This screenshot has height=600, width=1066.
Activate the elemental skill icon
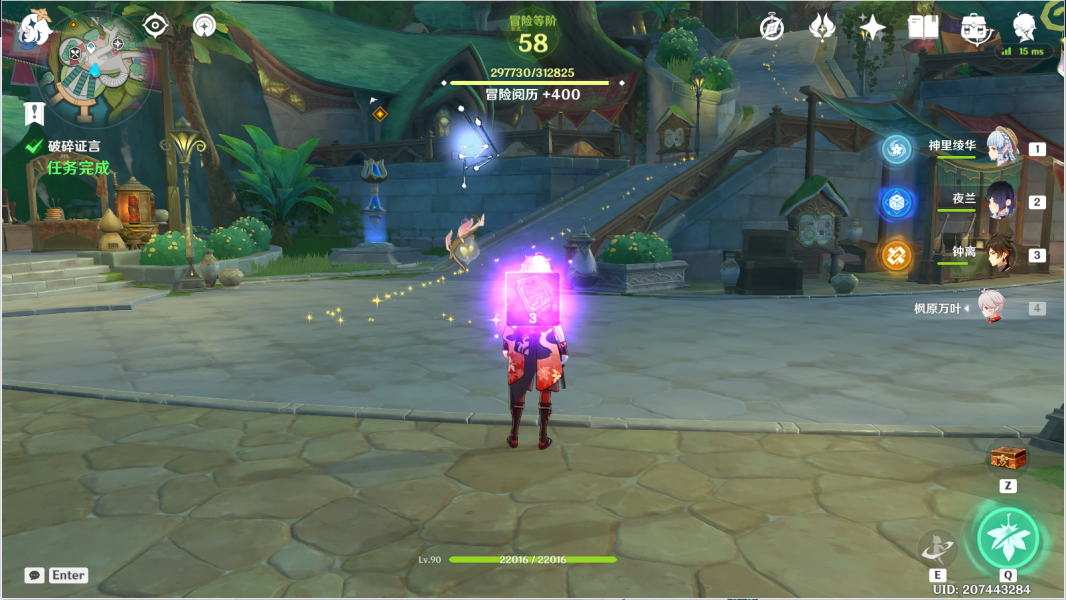937,547
